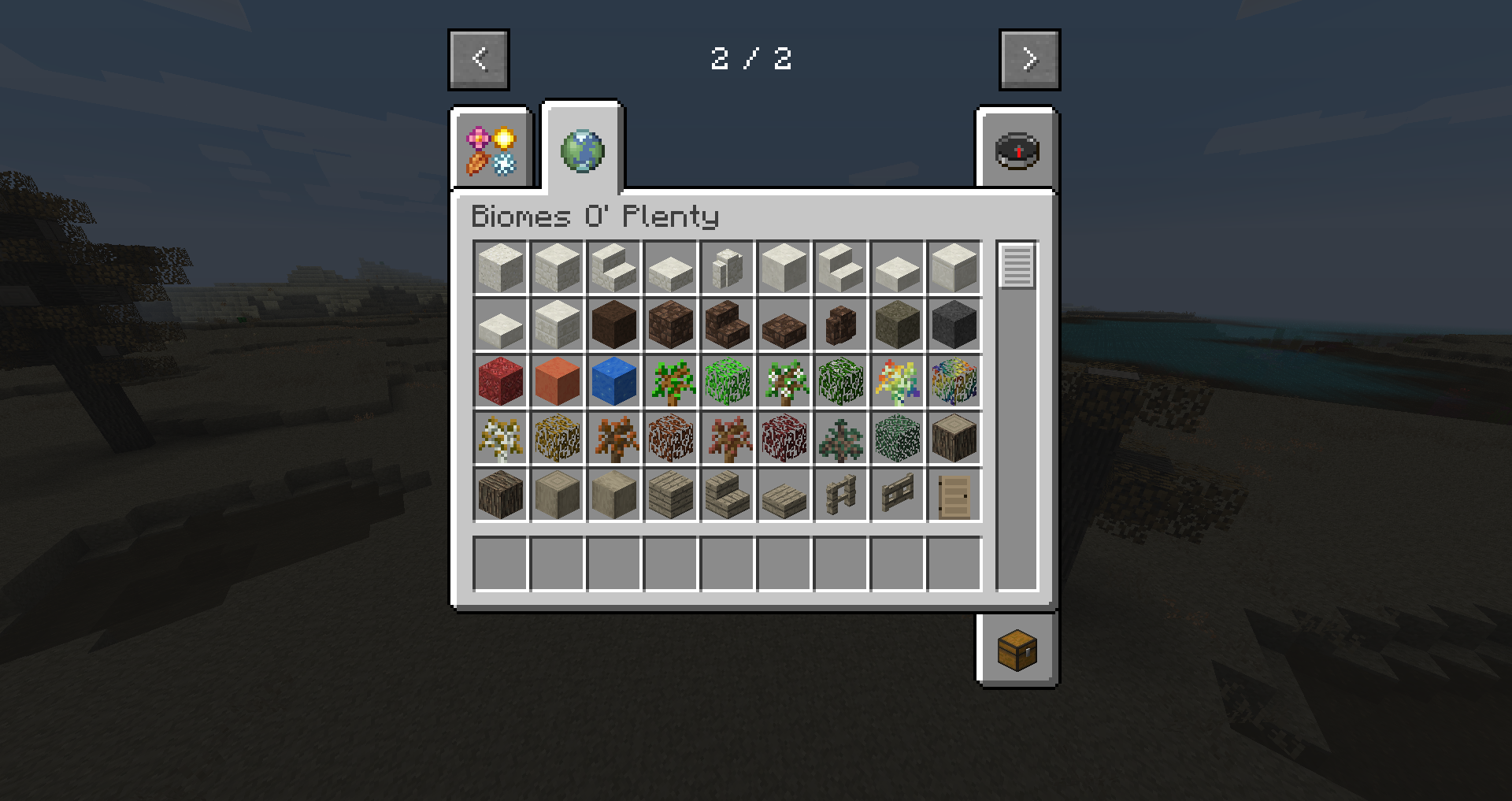
Task: Select the dark mud block
Action: (x=613, y=324)
